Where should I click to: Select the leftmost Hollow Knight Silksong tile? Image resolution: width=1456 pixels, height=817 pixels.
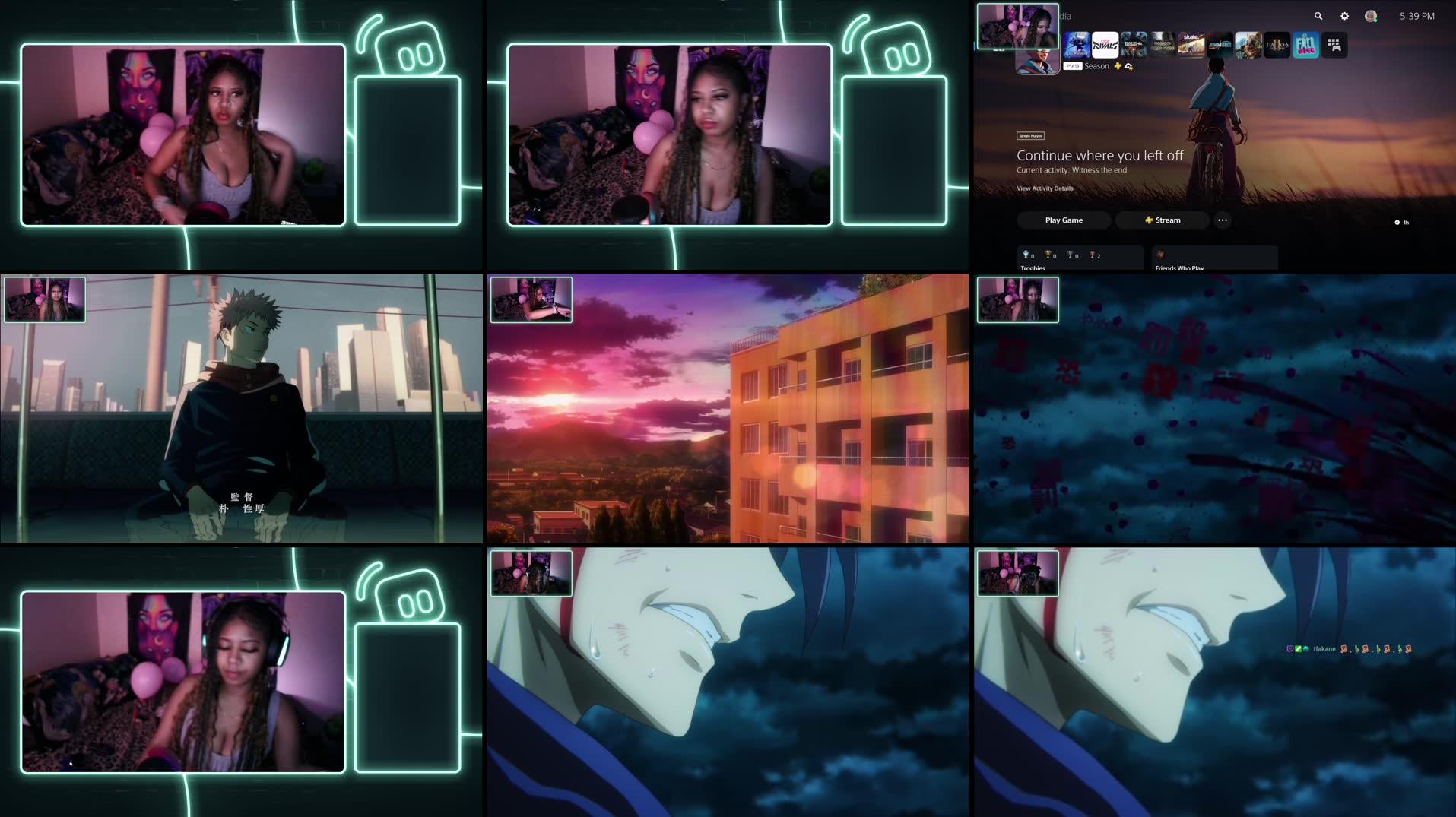coord(1078,44)
